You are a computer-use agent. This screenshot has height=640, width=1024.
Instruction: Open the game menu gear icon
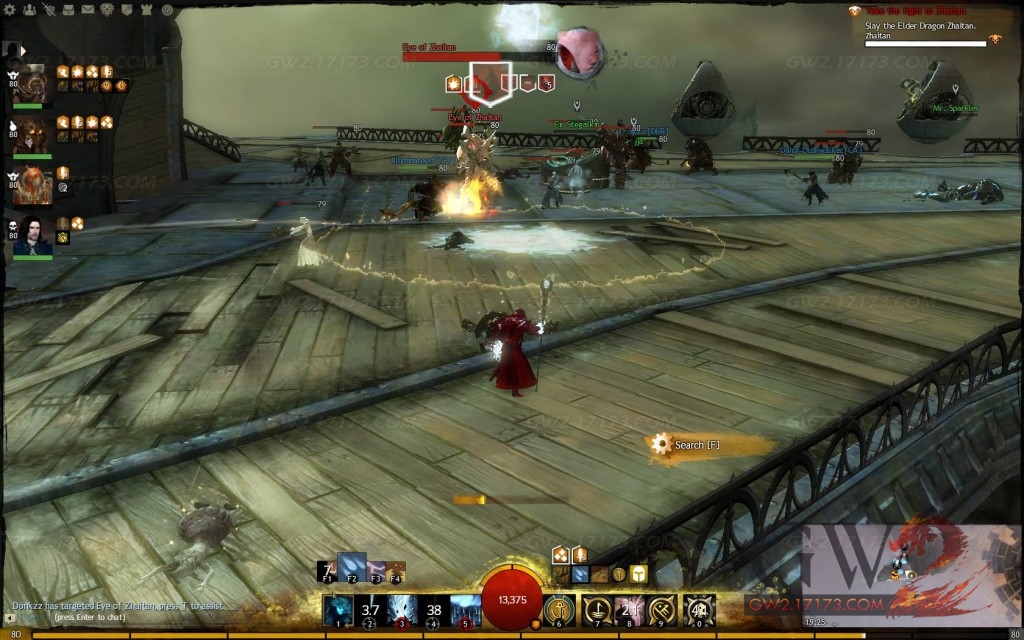click(x=12, y=9)
